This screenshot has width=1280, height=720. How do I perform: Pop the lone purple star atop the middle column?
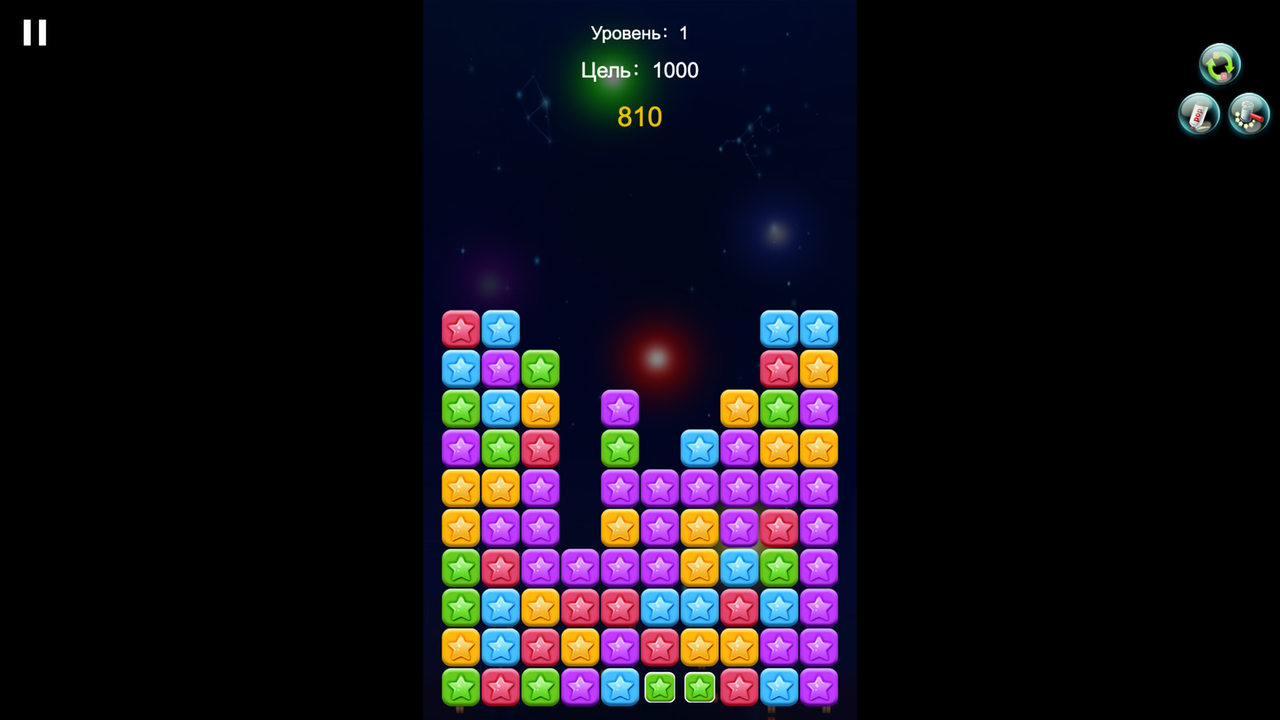pos(620,407)
